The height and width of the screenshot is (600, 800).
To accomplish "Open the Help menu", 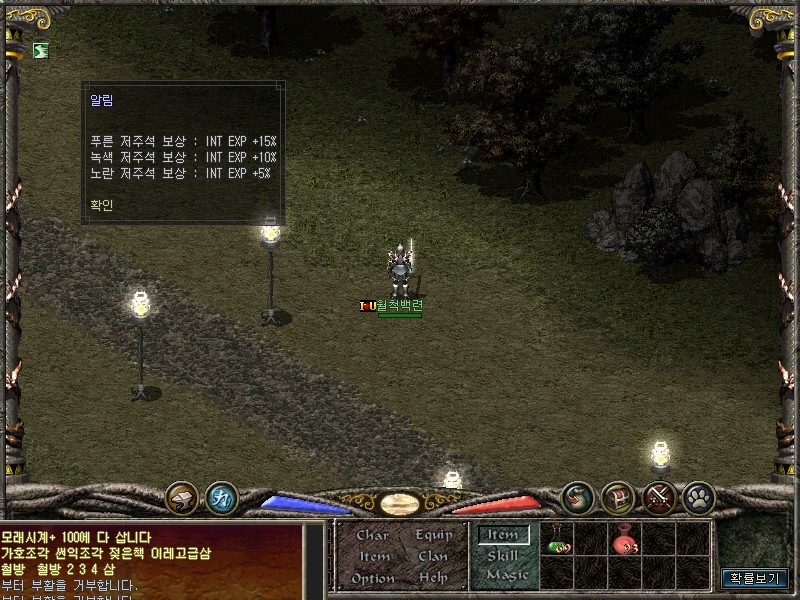I will coord(433,578).
